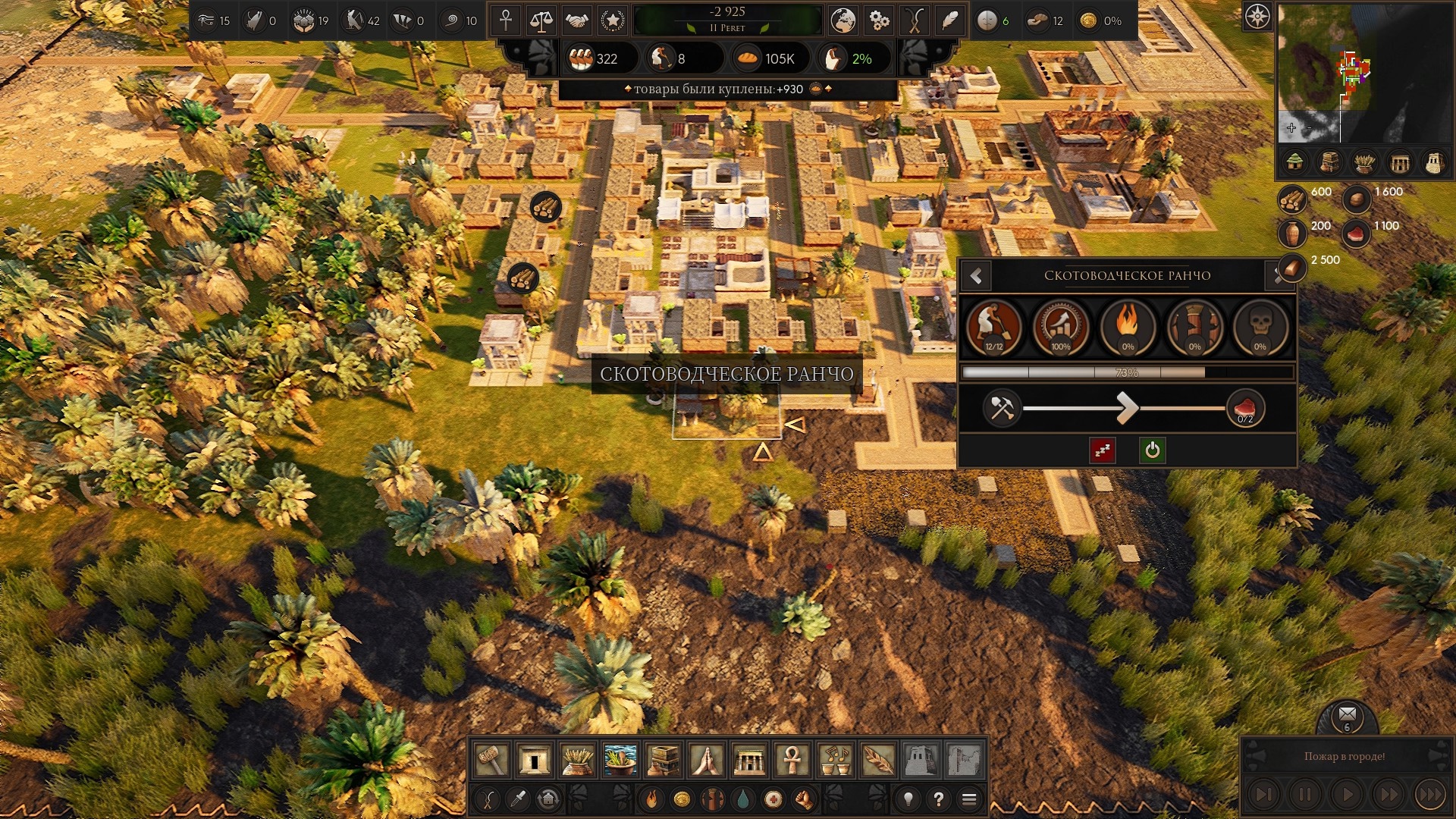The height and width of the screenshot is (819, 1456).
Task: Open the hamburger main menu
Action: (x=969, y=799)
